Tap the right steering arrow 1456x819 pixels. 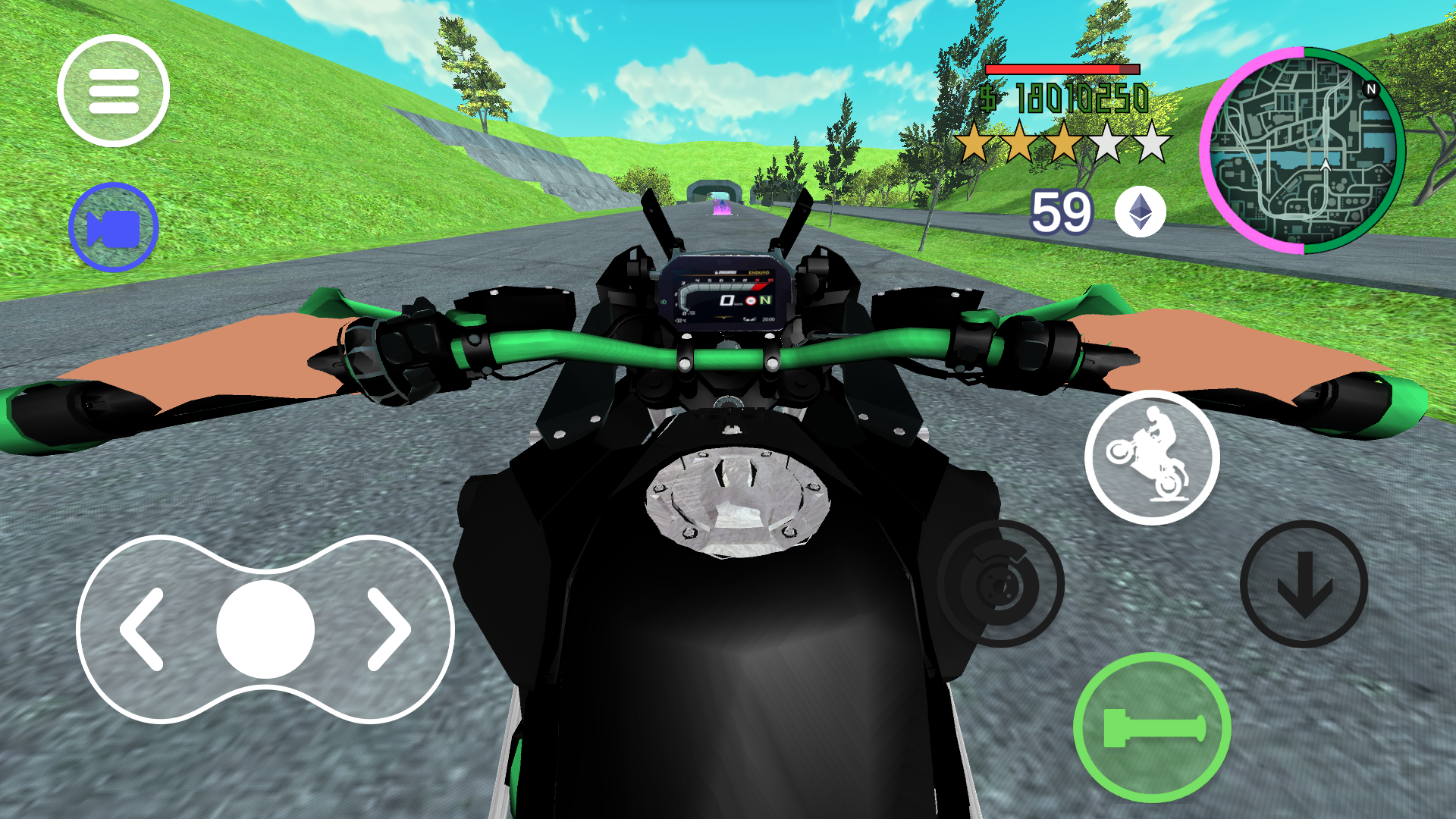pos(387,628)
